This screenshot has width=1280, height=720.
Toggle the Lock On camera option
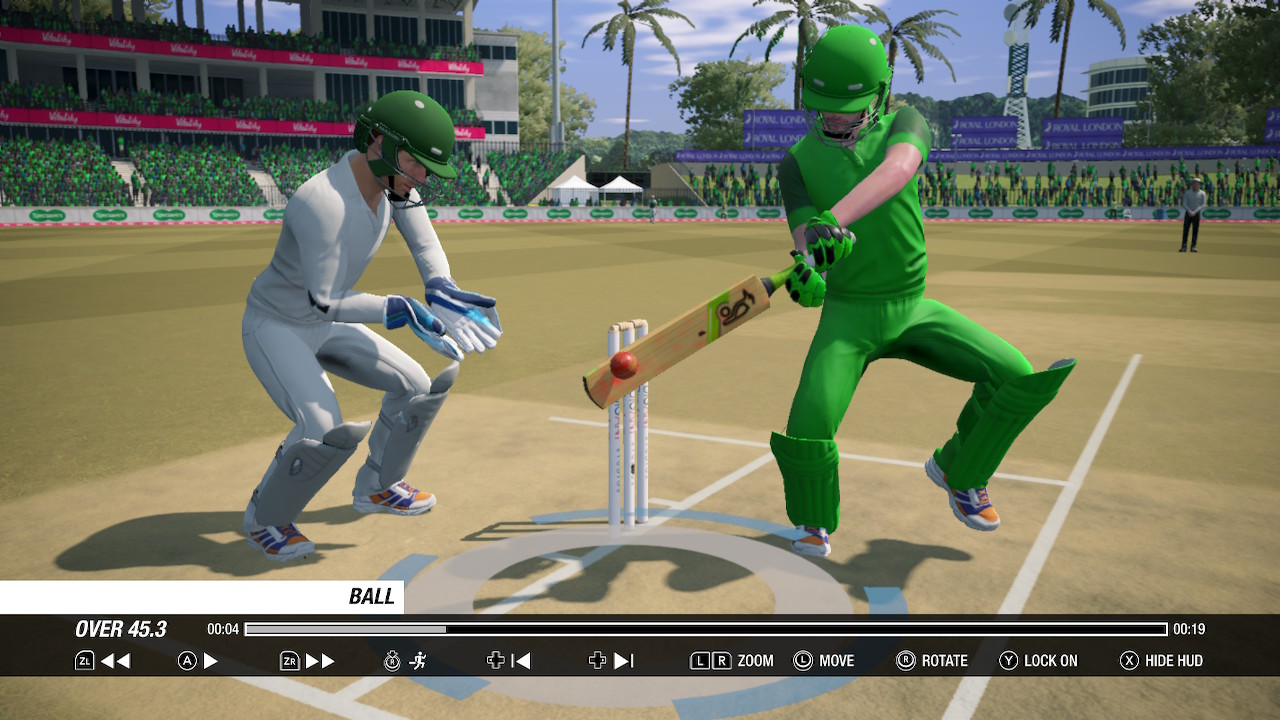pos(1039,661)
